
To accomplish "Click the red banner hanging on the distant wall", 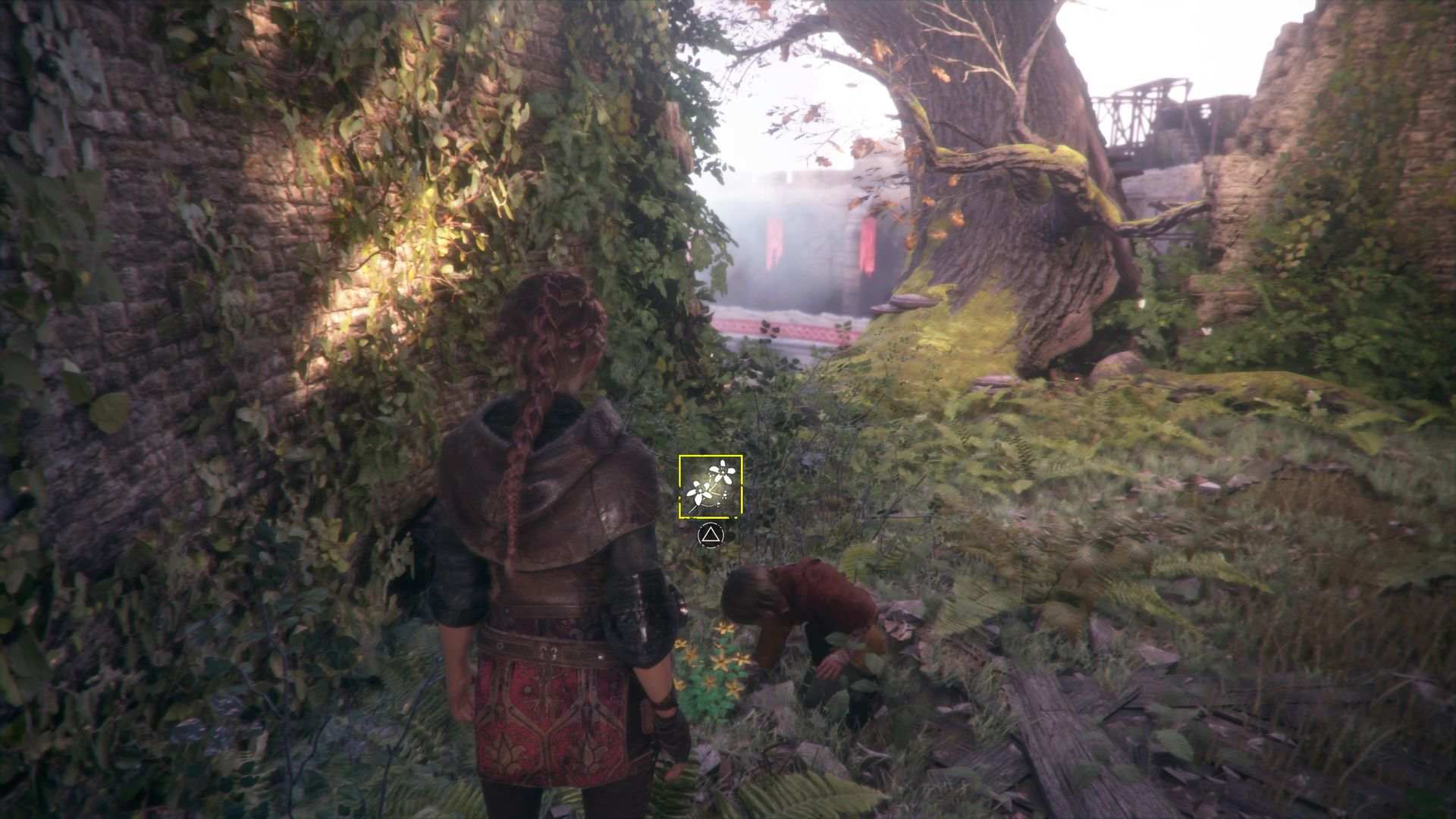I will pos(773,243).
